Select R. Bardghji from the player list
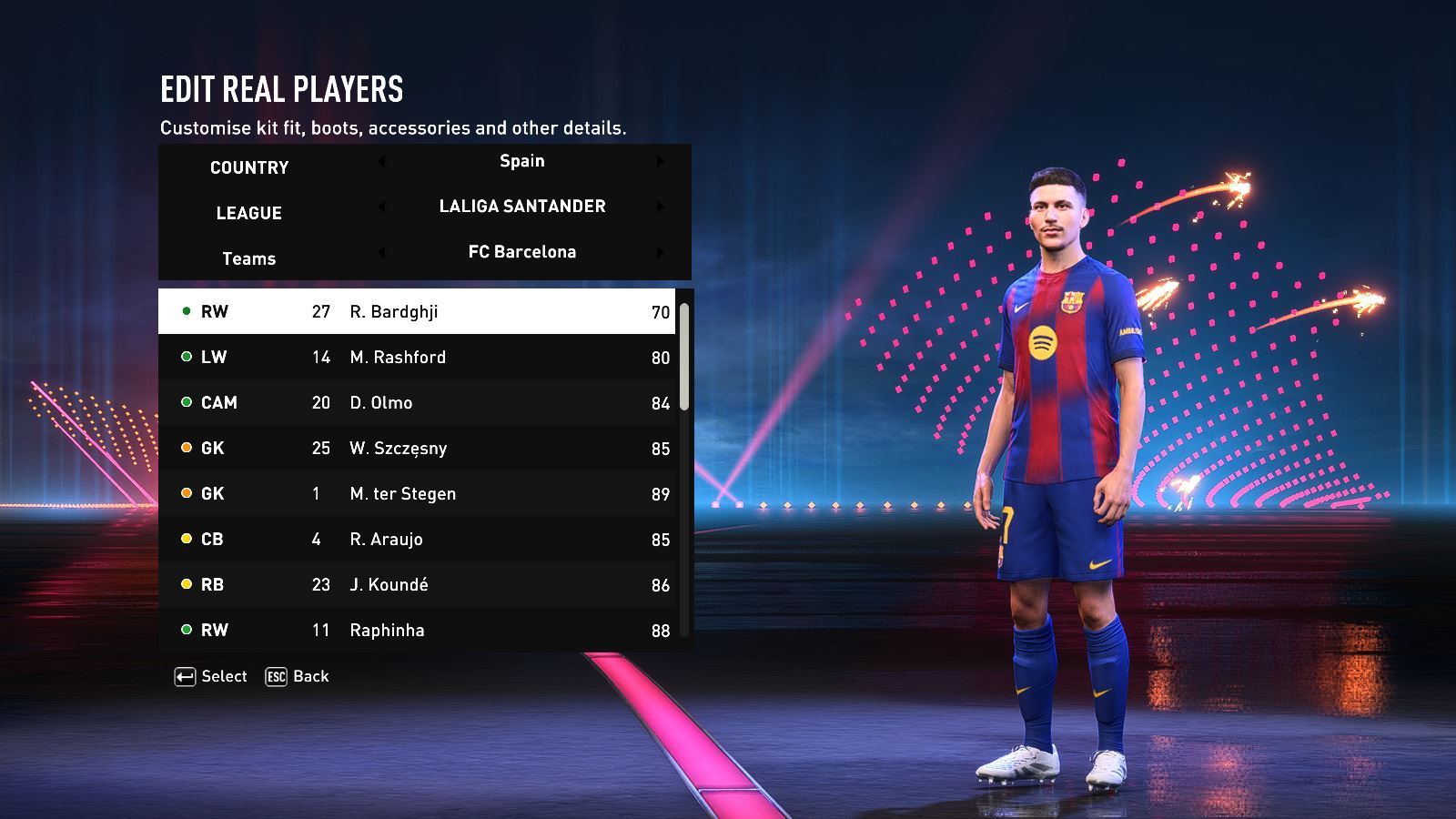1456x819 pixels. (417, 311)
